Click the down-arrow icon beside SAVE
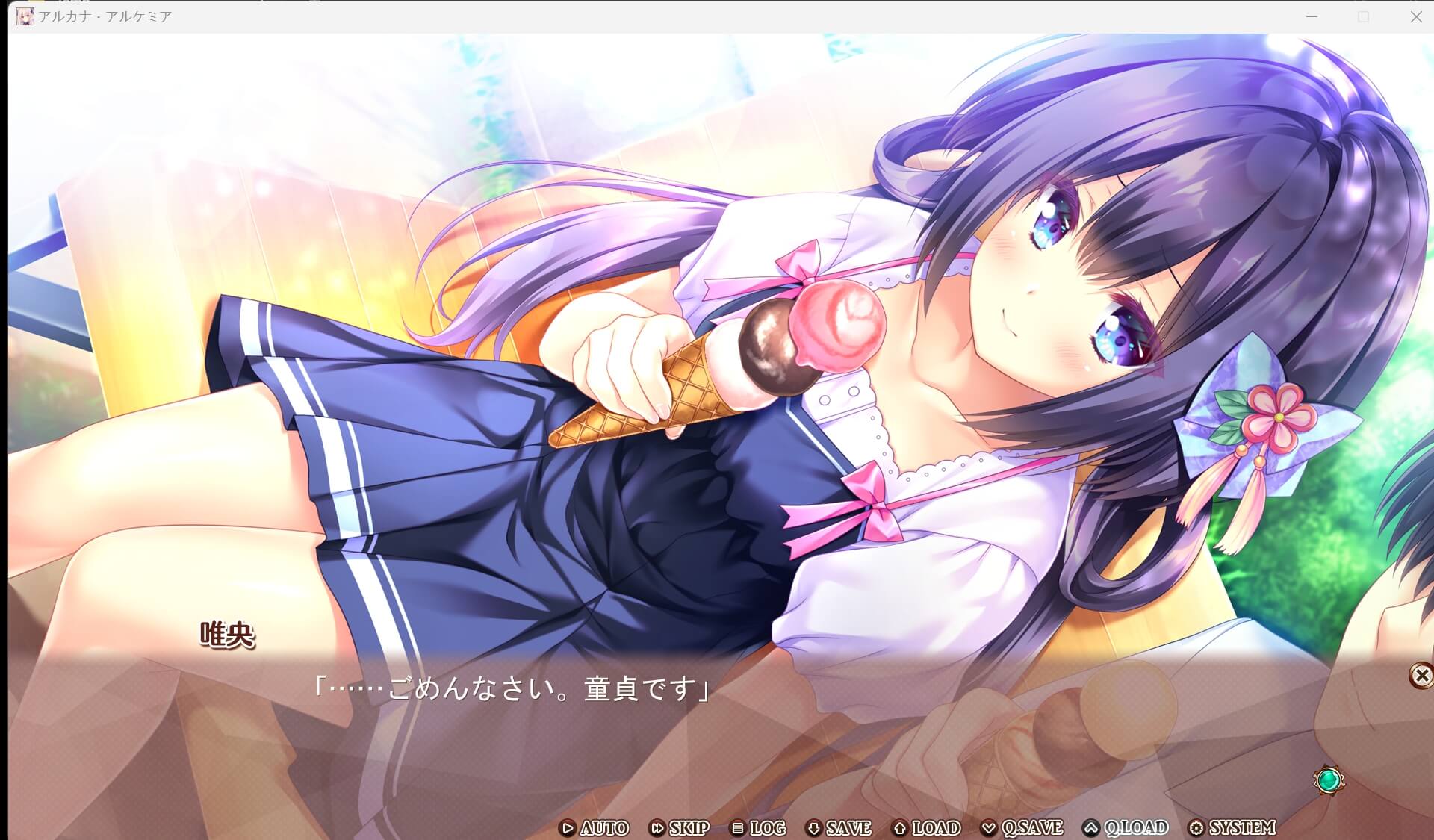Image resolution: width=1434 pixels, height=840 pixels. click(x=813, y=828)
